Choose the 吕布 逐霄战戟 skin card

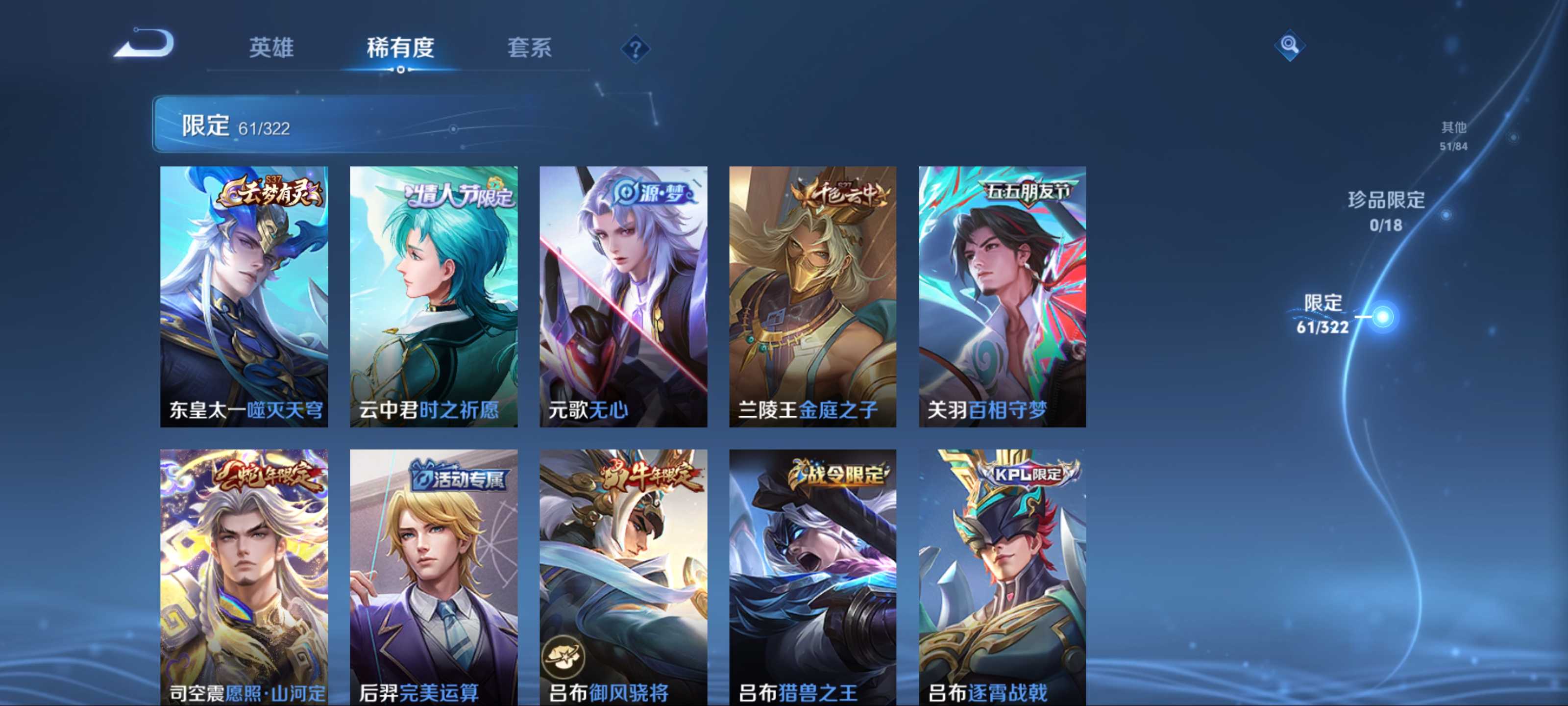point(1002,577)
